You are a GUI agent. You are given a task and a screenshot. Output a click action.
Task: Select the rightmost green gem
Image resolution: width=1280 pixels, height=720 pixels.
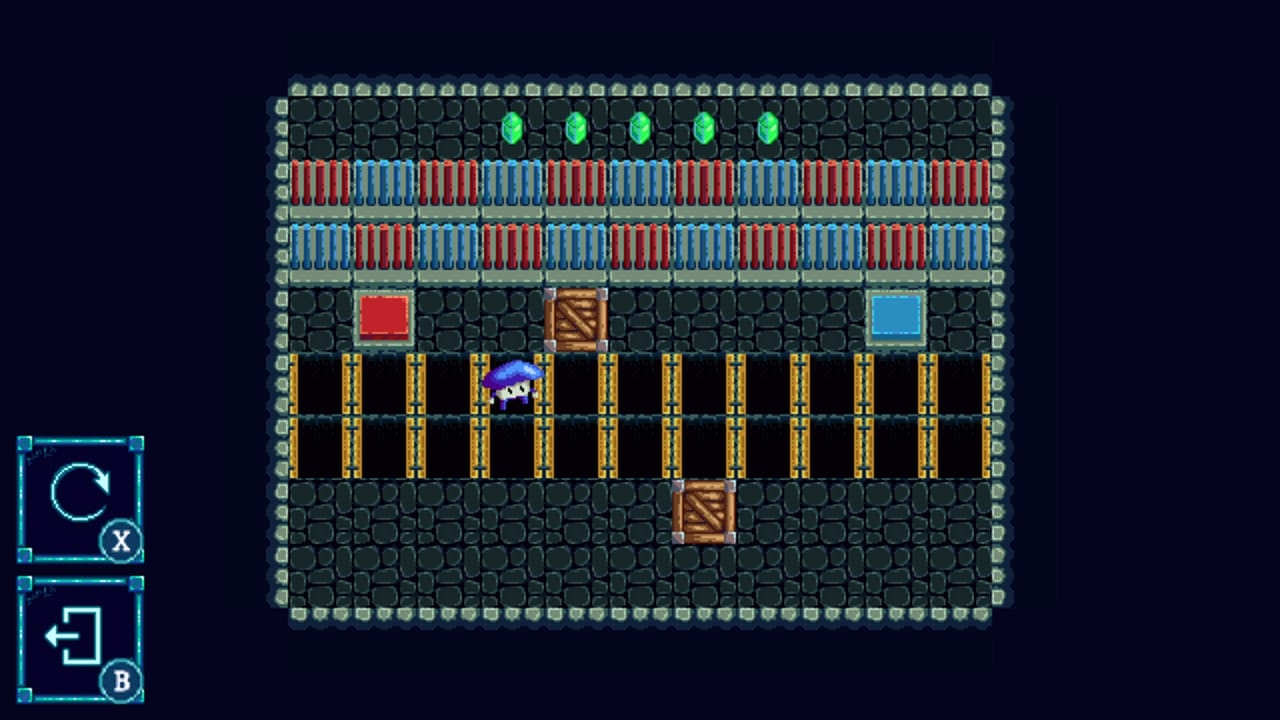pos(768,125)
